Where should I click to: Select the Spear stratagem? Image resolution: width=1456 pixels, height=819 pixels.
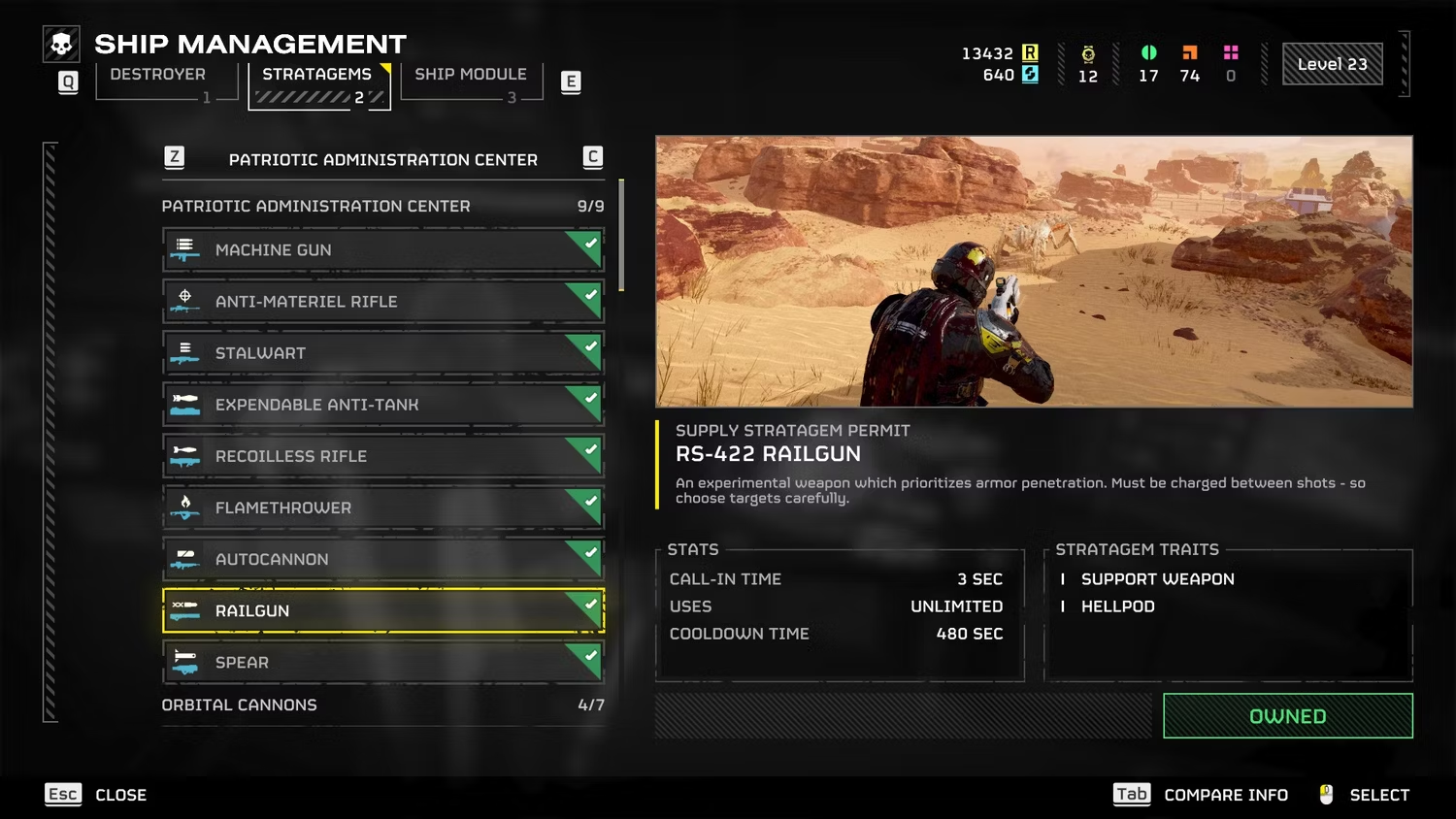click(x=382, y=662)
